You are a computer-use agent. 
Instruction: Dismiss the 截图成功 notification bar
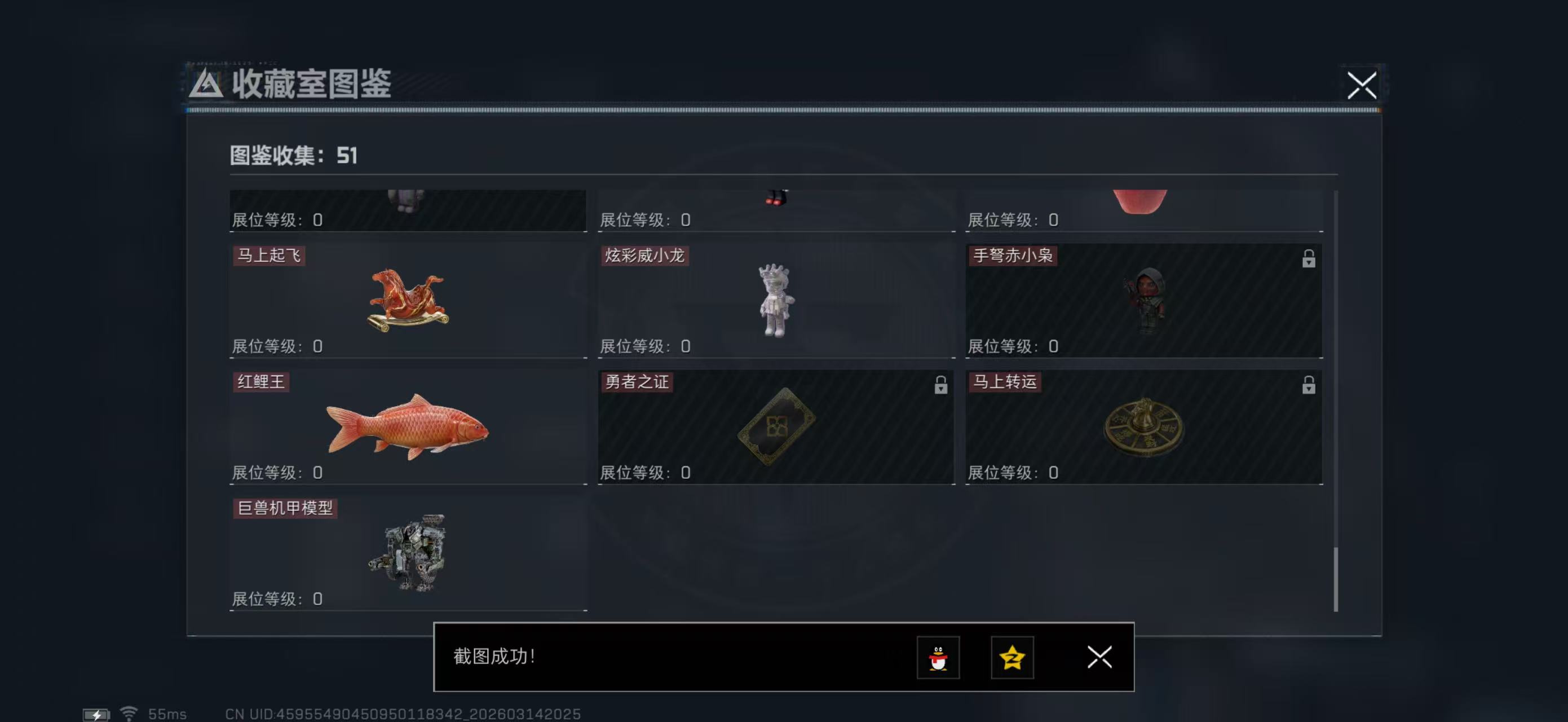(1099, 658)
